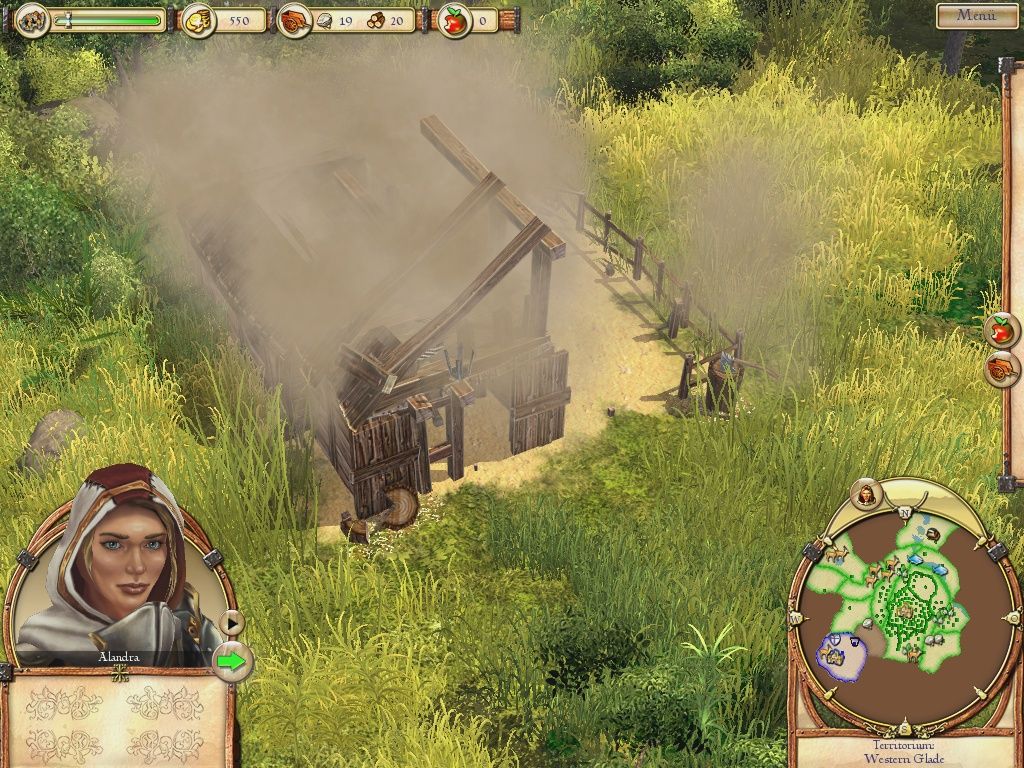
Task: Jump to the hero via the minimap portrait icon
Action: (x=866, y=493)
